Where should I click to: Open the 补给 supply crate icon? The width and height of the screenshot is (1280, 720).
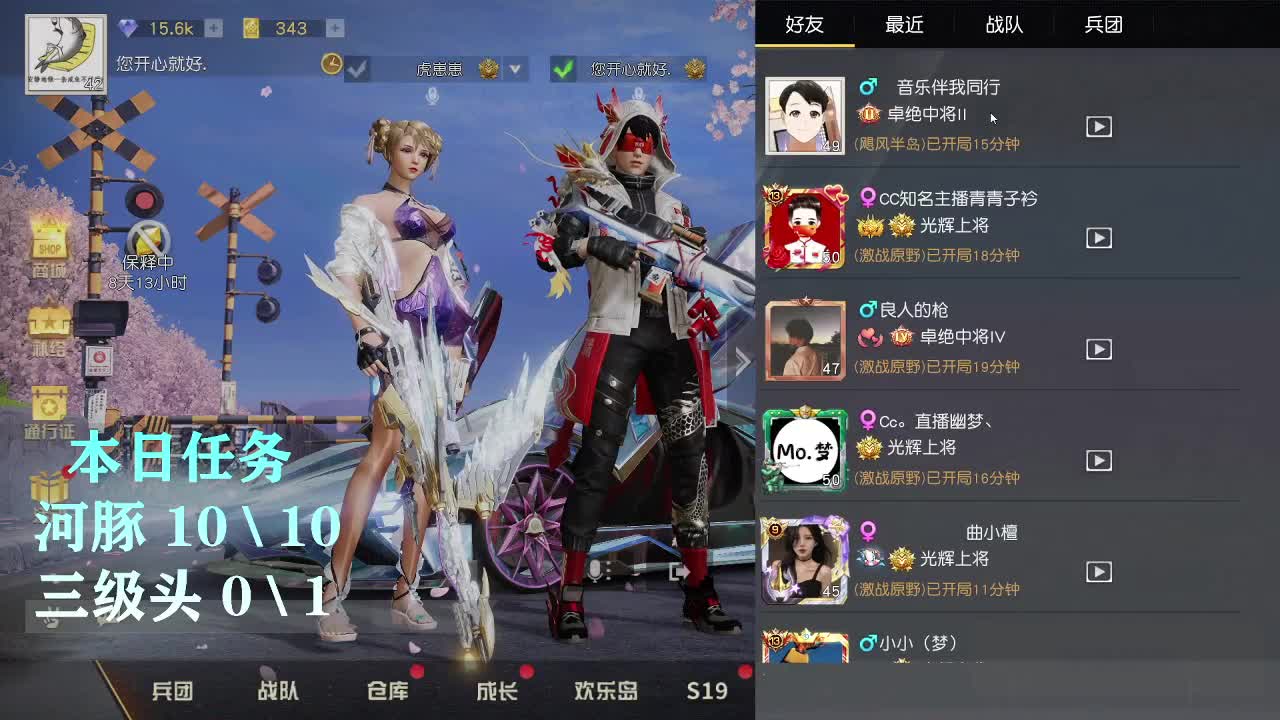(x=47, y=322)
